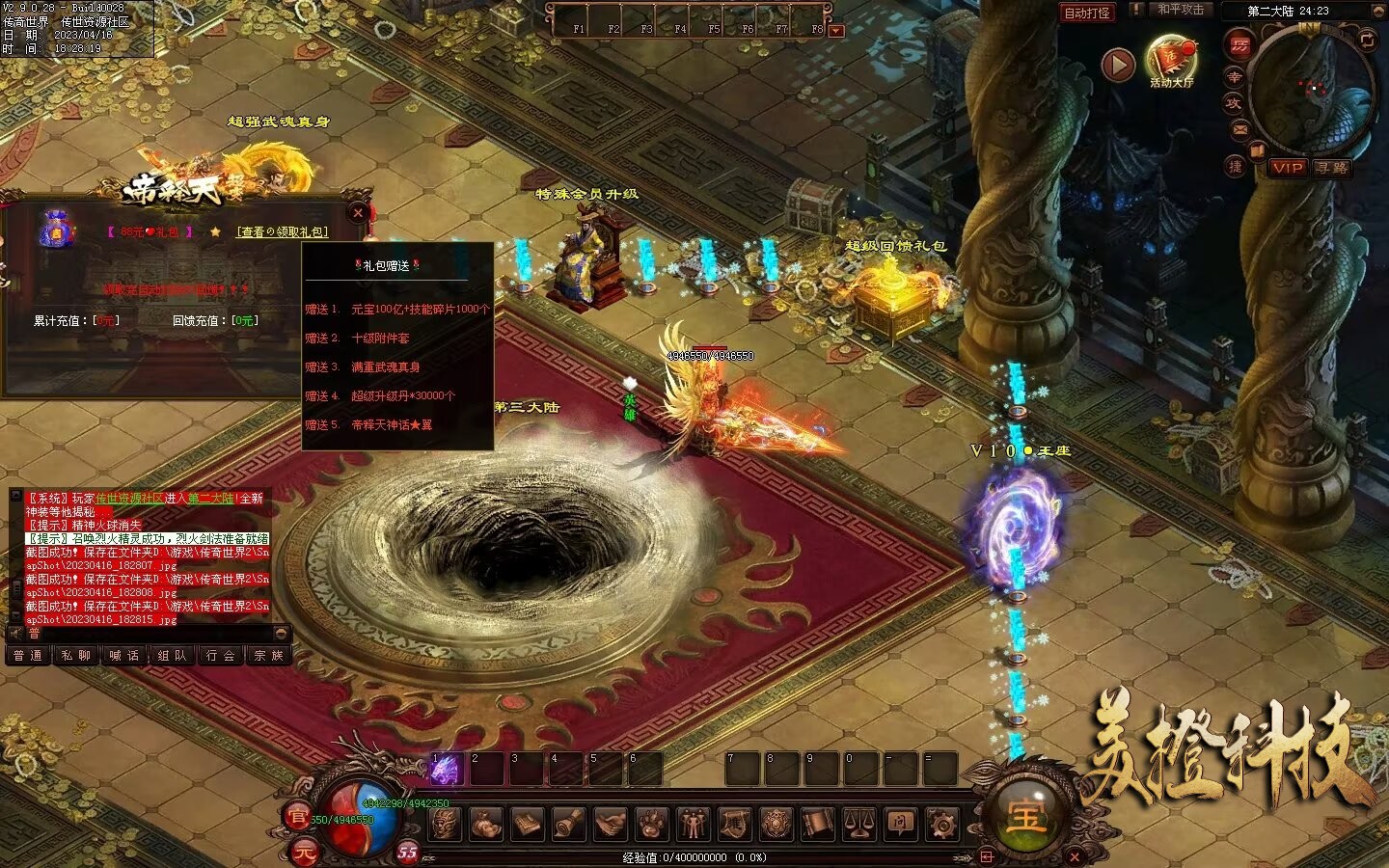Open the F-key bar dropdown arrow
The image size is (1389, 868).
pyautogui.click(x=836, y=31)
